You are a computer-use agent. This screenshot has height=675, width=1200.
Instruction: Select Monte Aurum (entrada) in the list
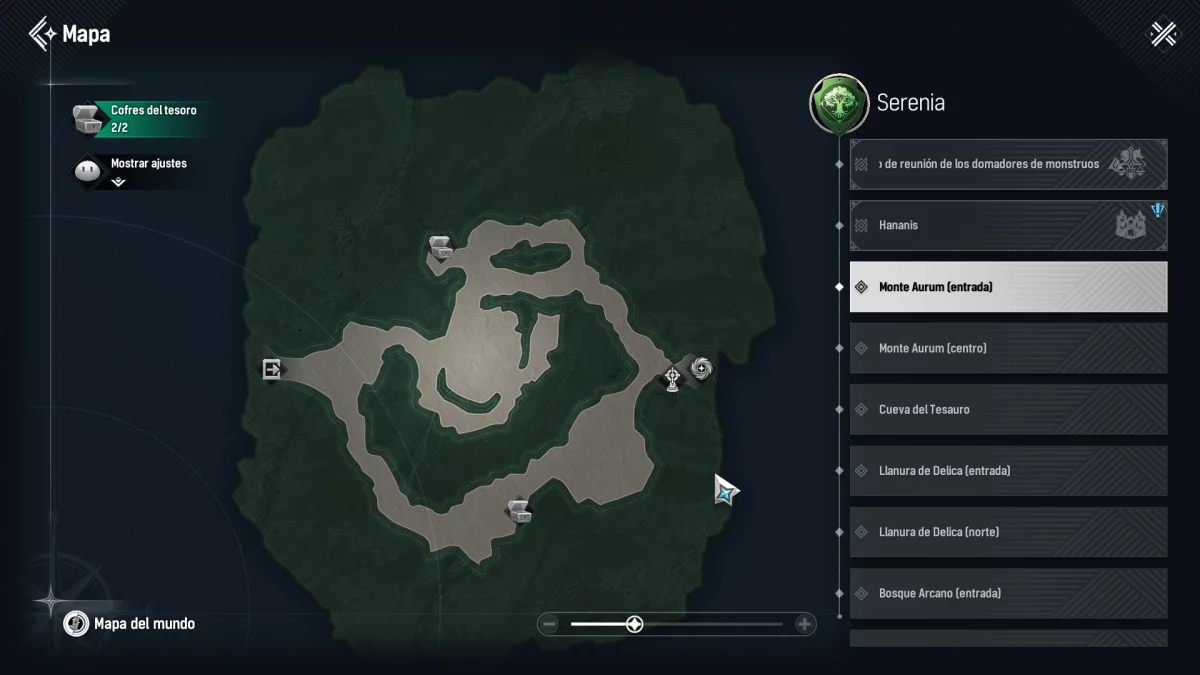click(1008, 287)
